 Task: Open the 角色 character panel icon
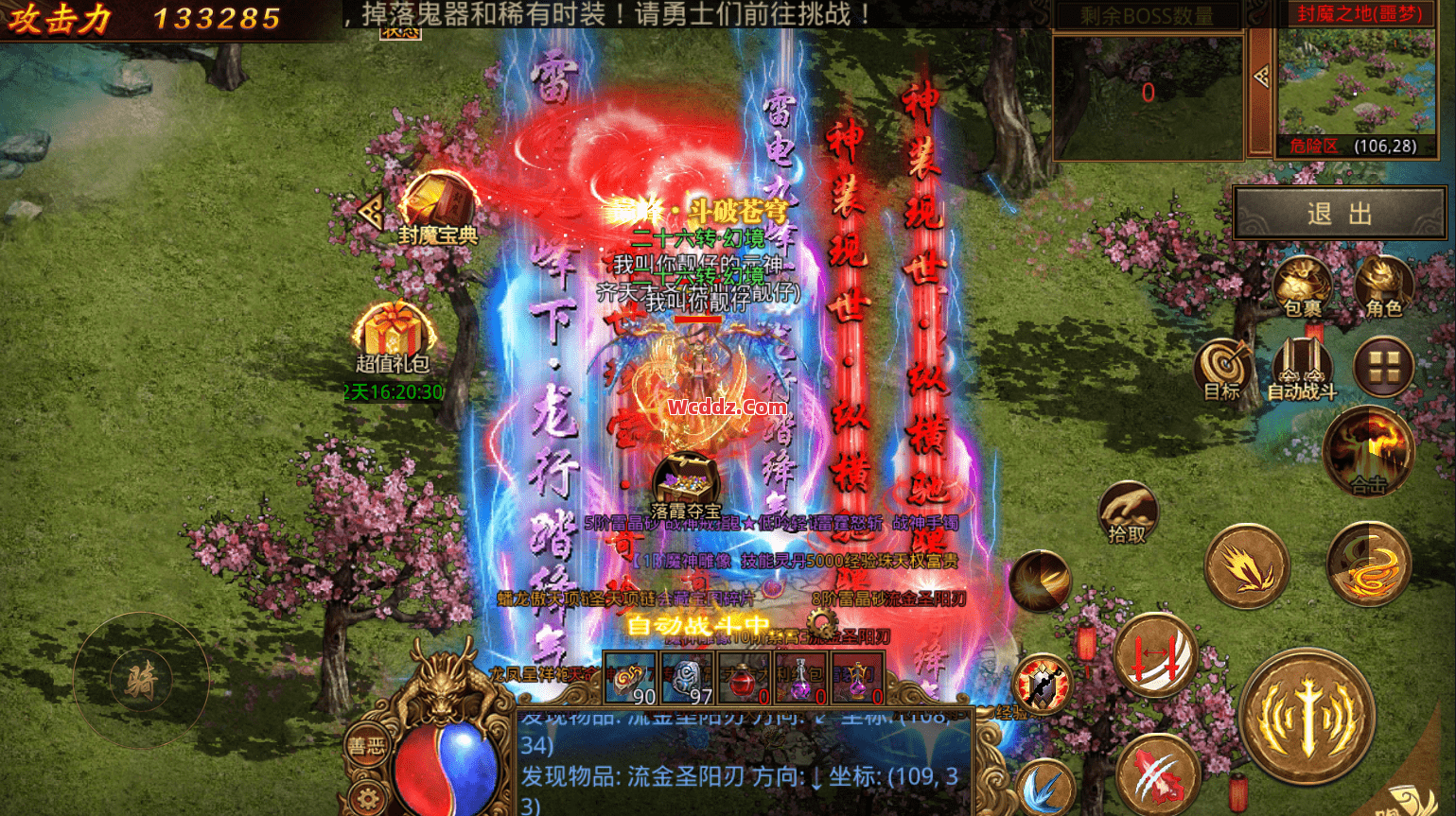[x=1383, y=284]
